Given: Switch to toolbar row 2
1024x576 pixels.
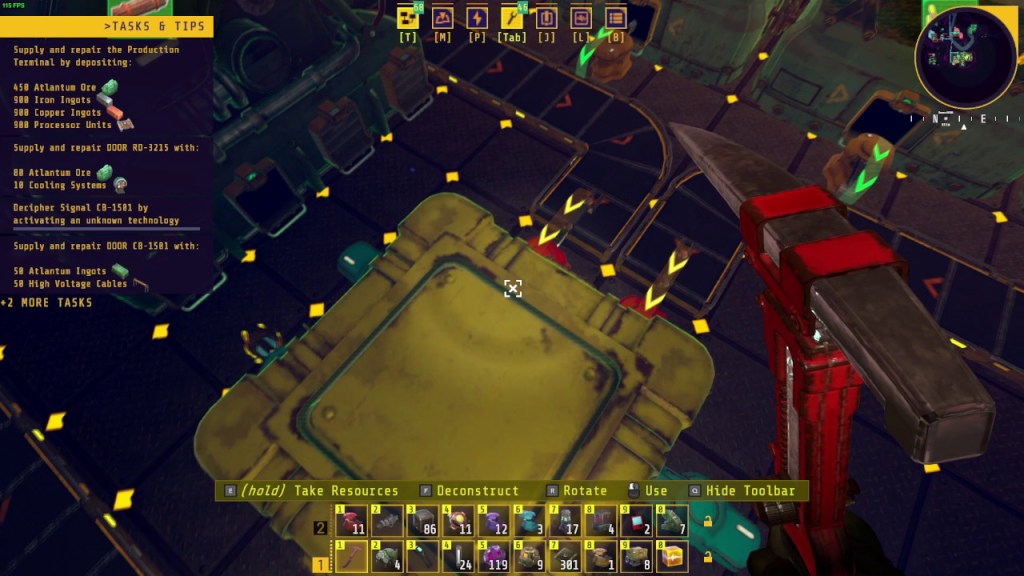Looking at the screenshot, I should coord(321,528).
